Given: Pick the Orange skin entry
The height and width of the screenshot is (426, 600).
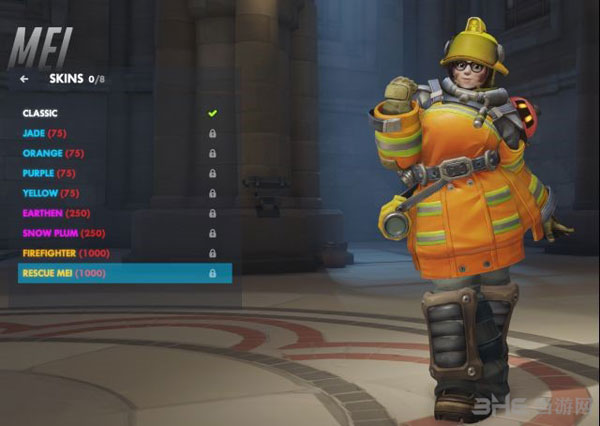Looking at the screenshot, I should coord(53,153).
